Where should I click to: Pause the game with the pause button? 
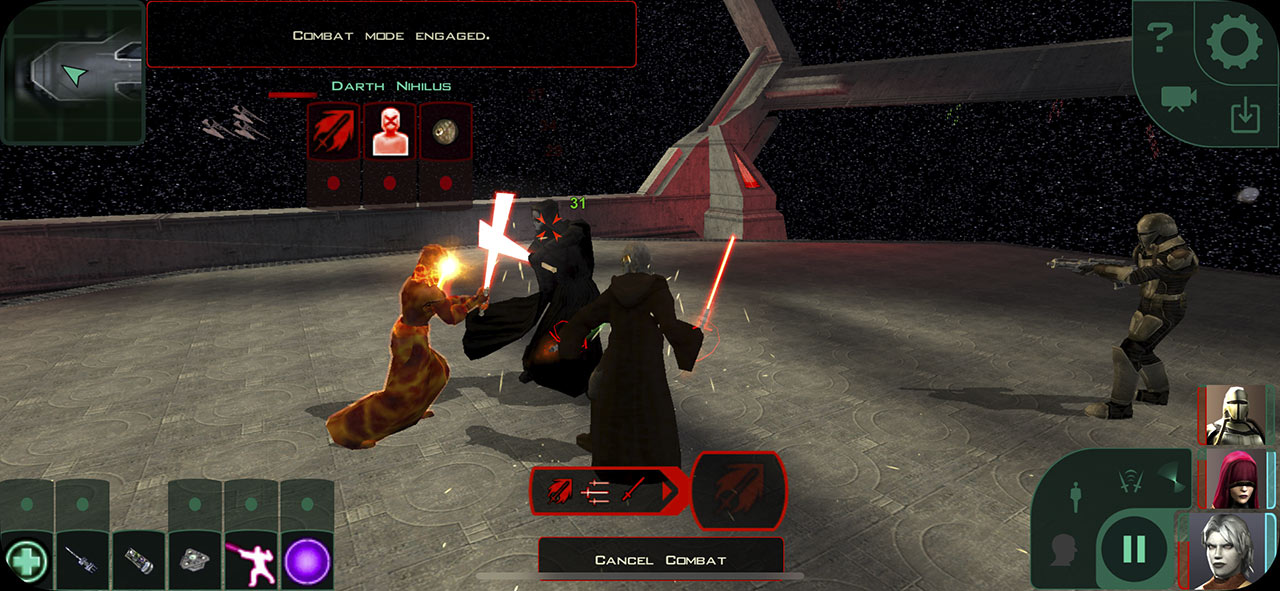[x=1134, y=548]
